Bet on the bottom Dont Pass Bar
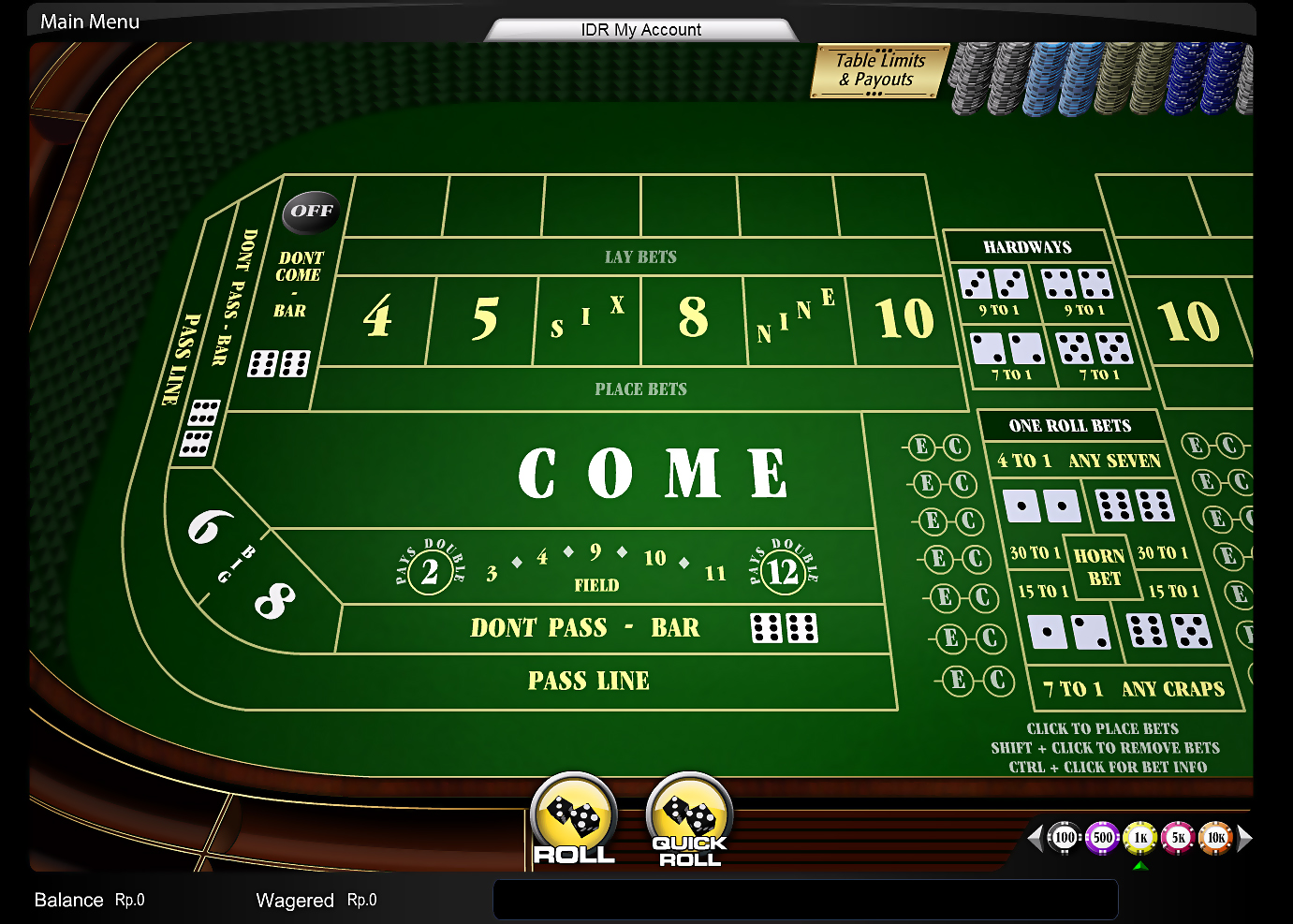Viewport: 1293px width, 924px height. point(585,628)
